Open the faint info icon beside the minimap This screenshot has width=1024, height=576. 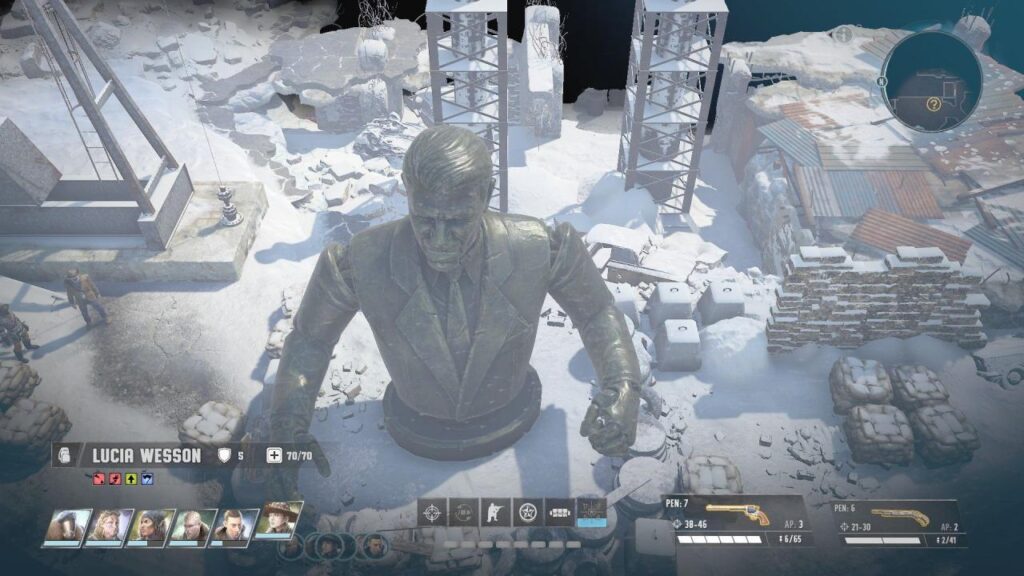coord(843,35)
